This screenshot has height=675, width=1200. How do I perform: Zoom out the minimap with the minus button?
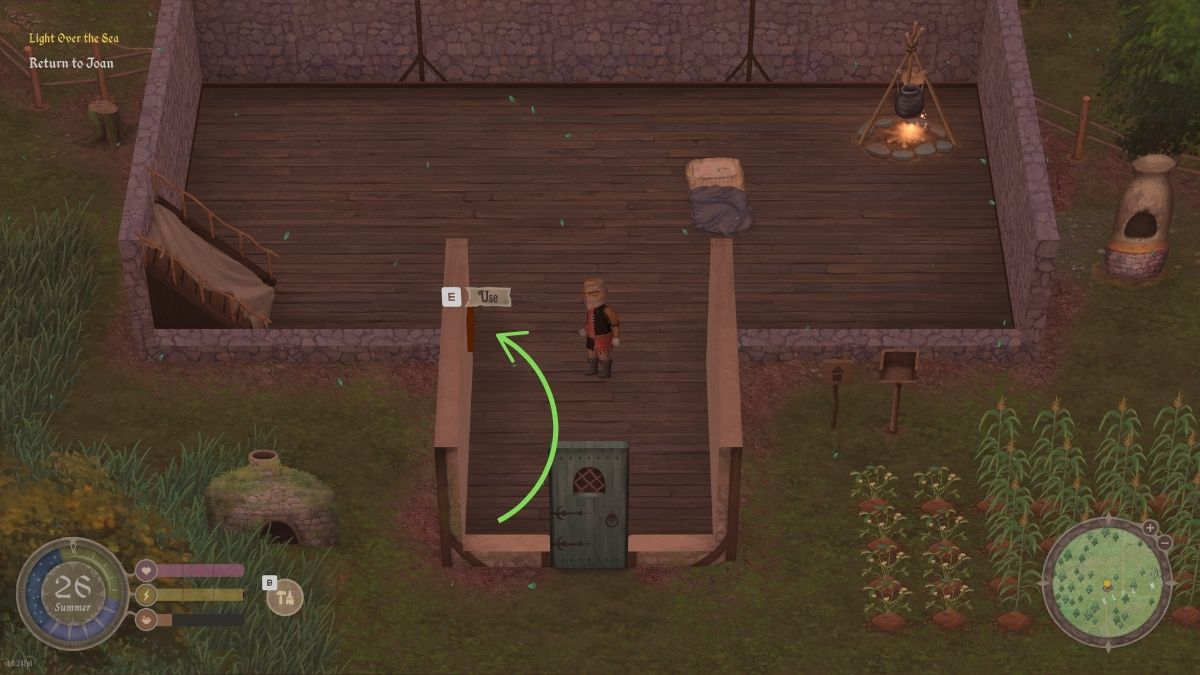point(1164,542)
